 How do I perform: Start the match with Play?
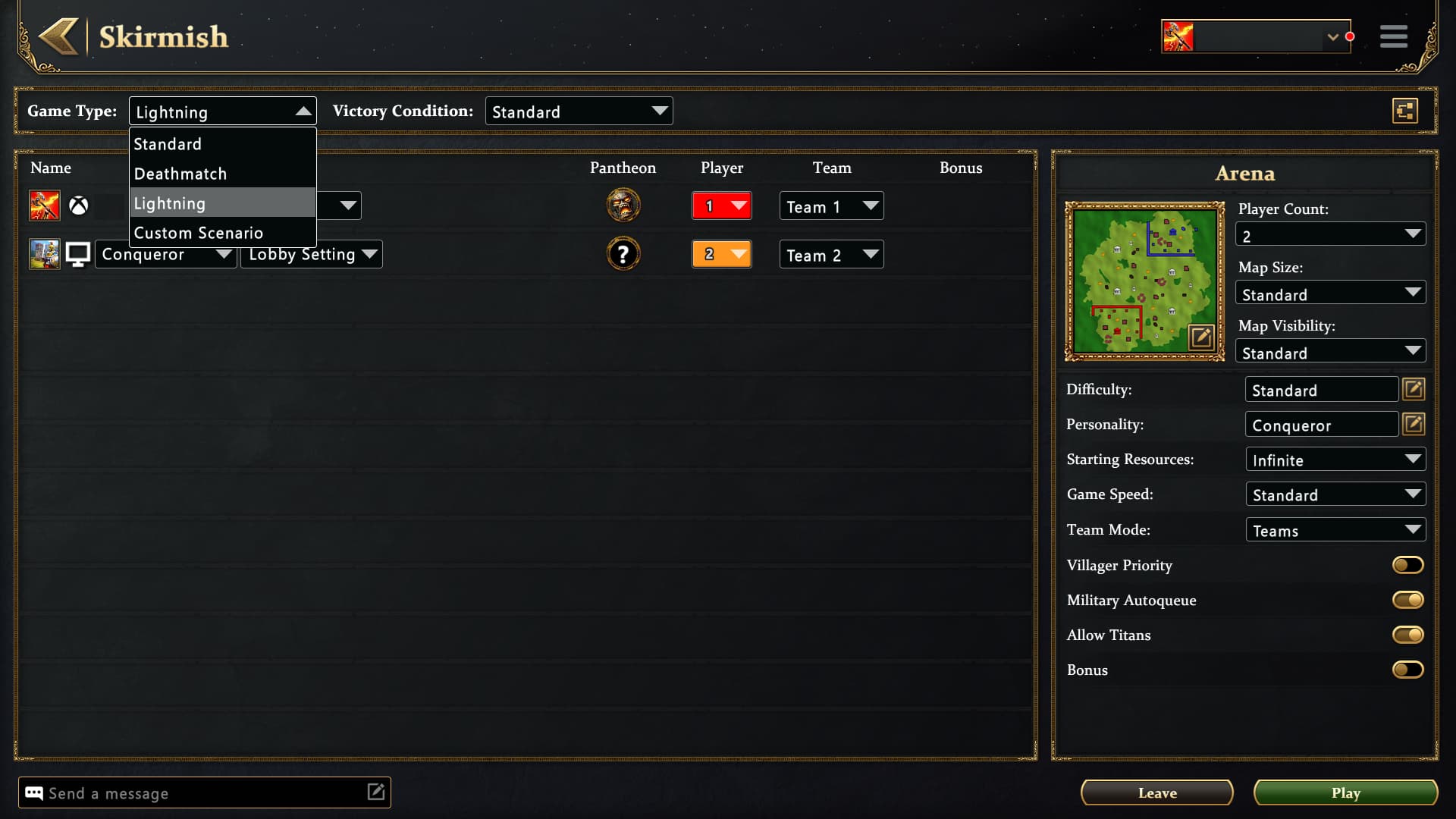[1345, 792]
